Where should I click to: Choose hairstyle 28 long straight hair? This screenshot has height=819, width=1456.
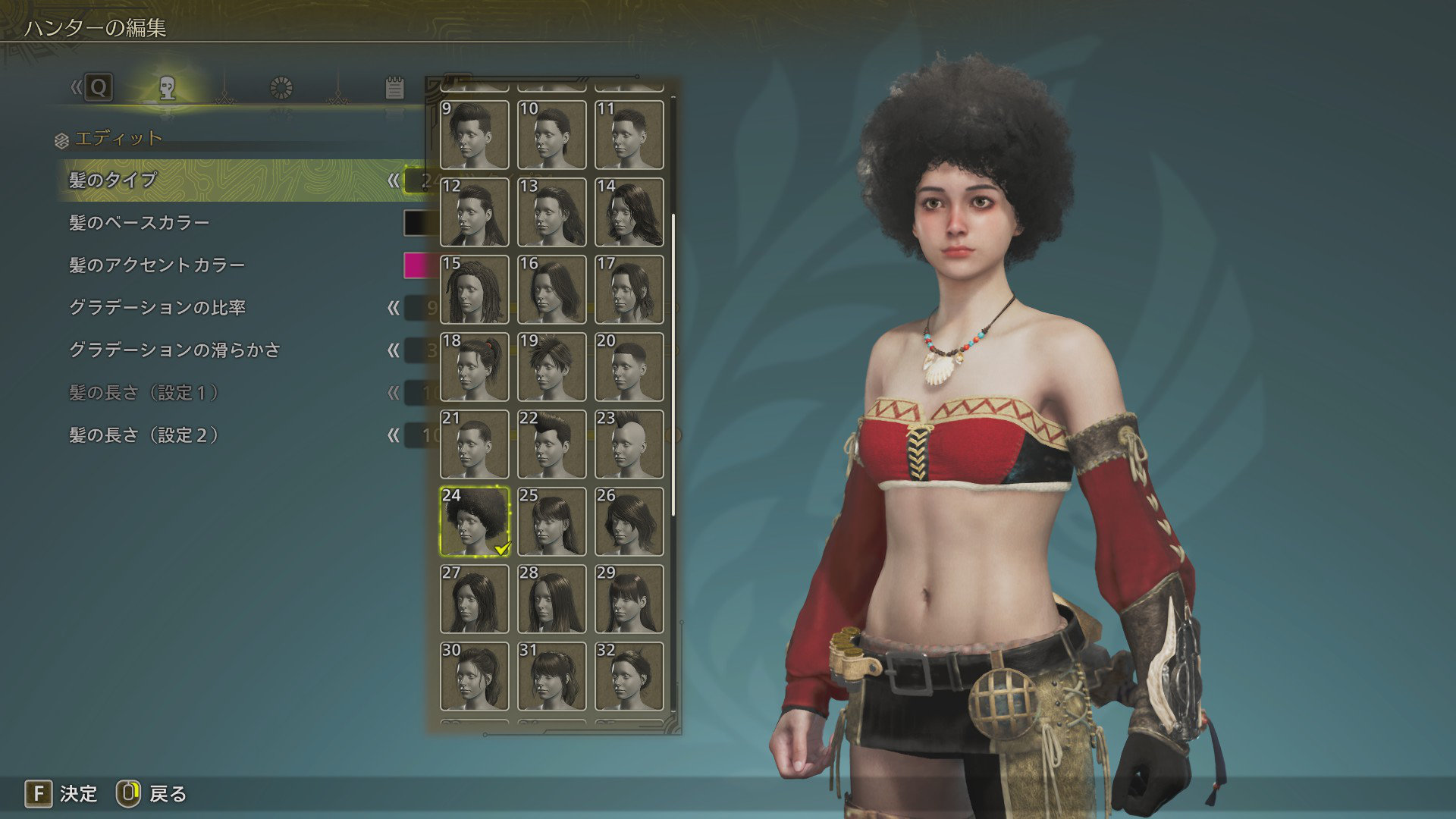click(x=552, y=599)
